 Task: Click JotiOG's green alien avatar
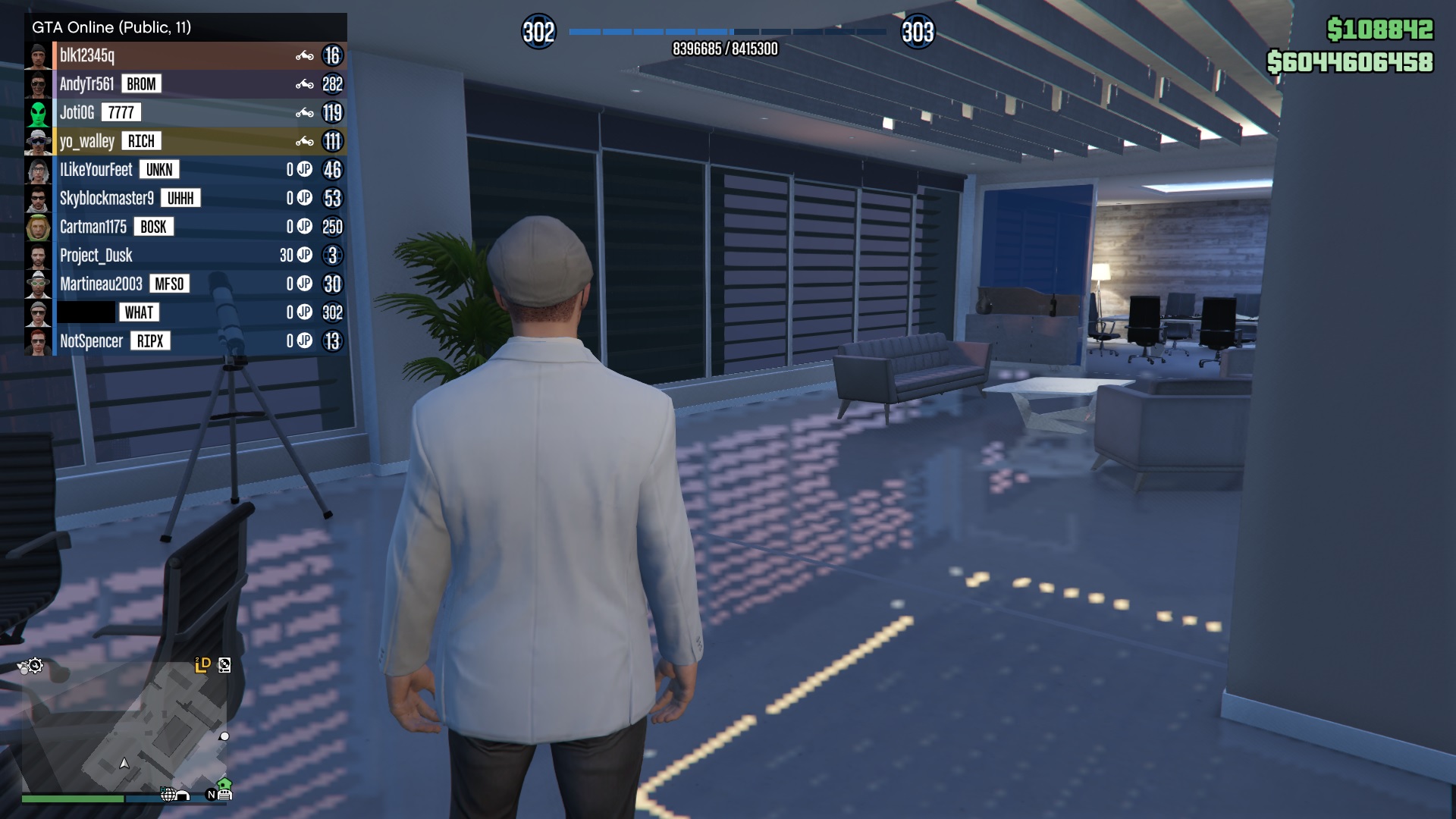tap(38, 113)
